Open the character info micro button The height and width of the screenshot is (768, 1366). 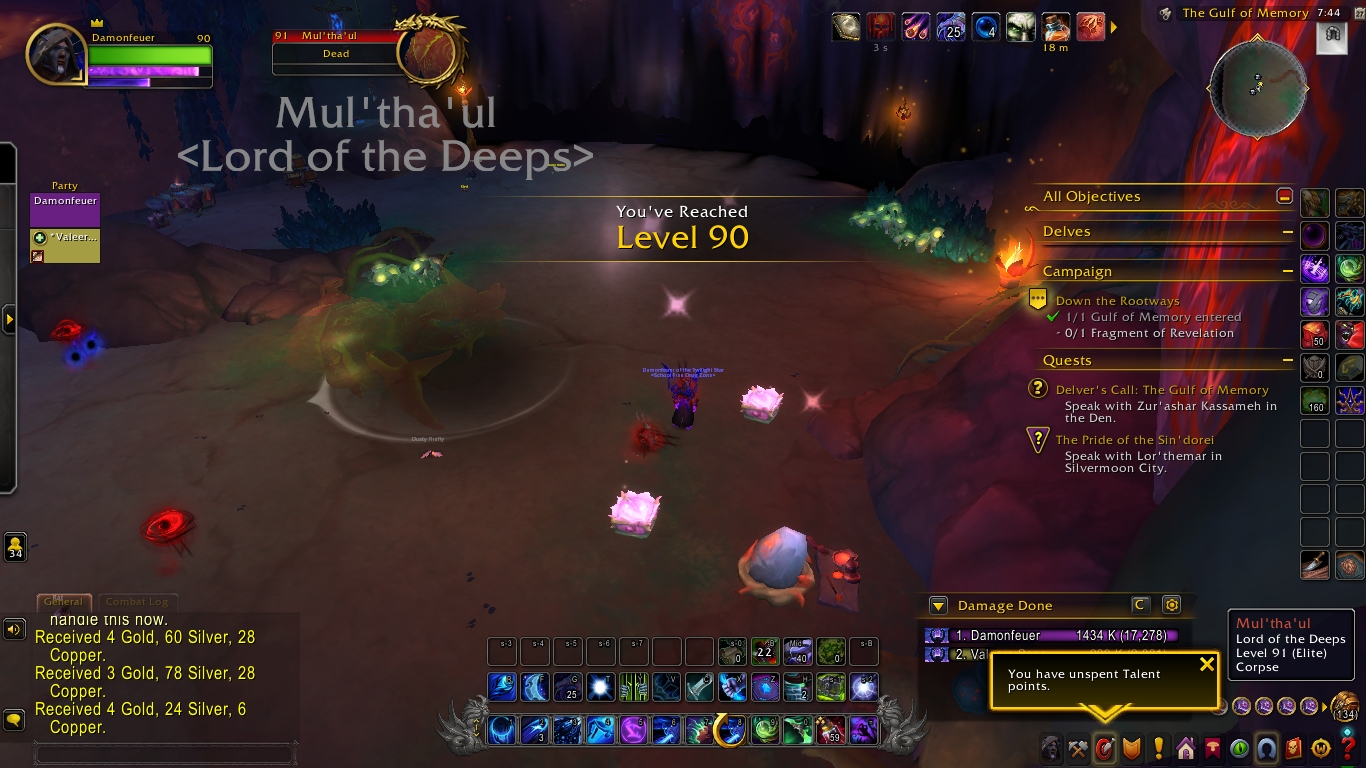click(1051, 748)
